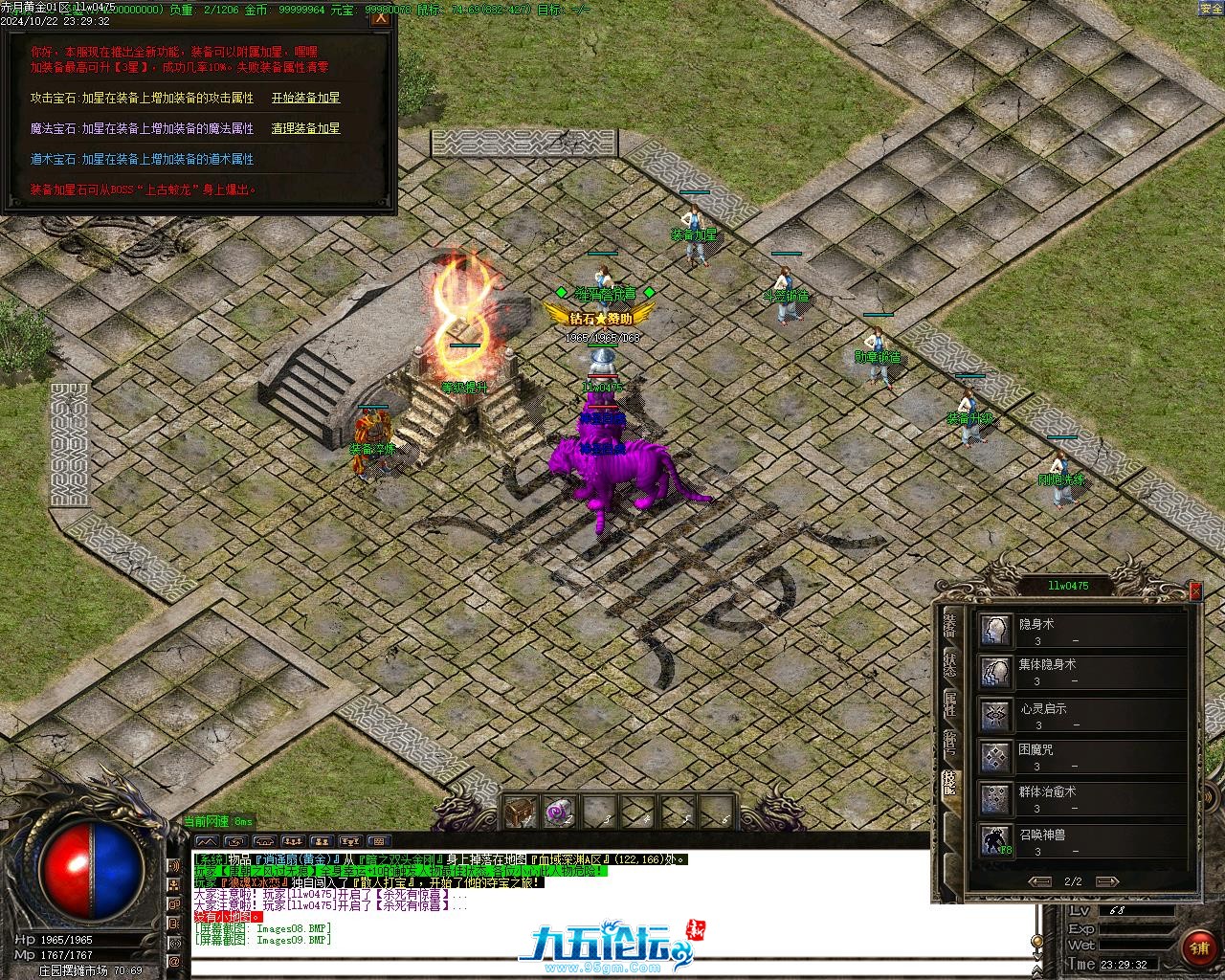Click the 开始装备加星 link in the dialog

point(305,98)
